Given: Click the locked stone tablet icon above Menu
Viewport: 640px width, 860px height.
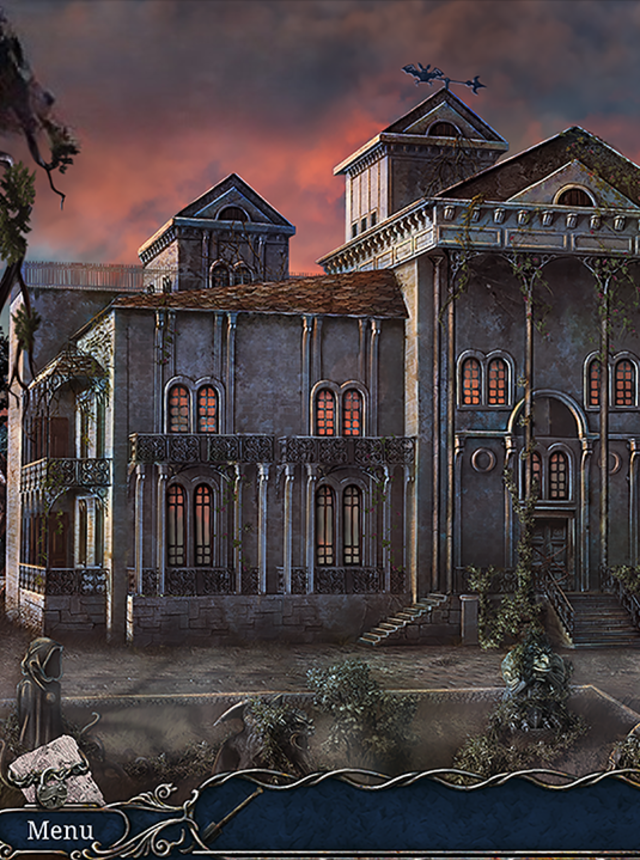Looking at the screenshot, I should (x=55, y=768).
